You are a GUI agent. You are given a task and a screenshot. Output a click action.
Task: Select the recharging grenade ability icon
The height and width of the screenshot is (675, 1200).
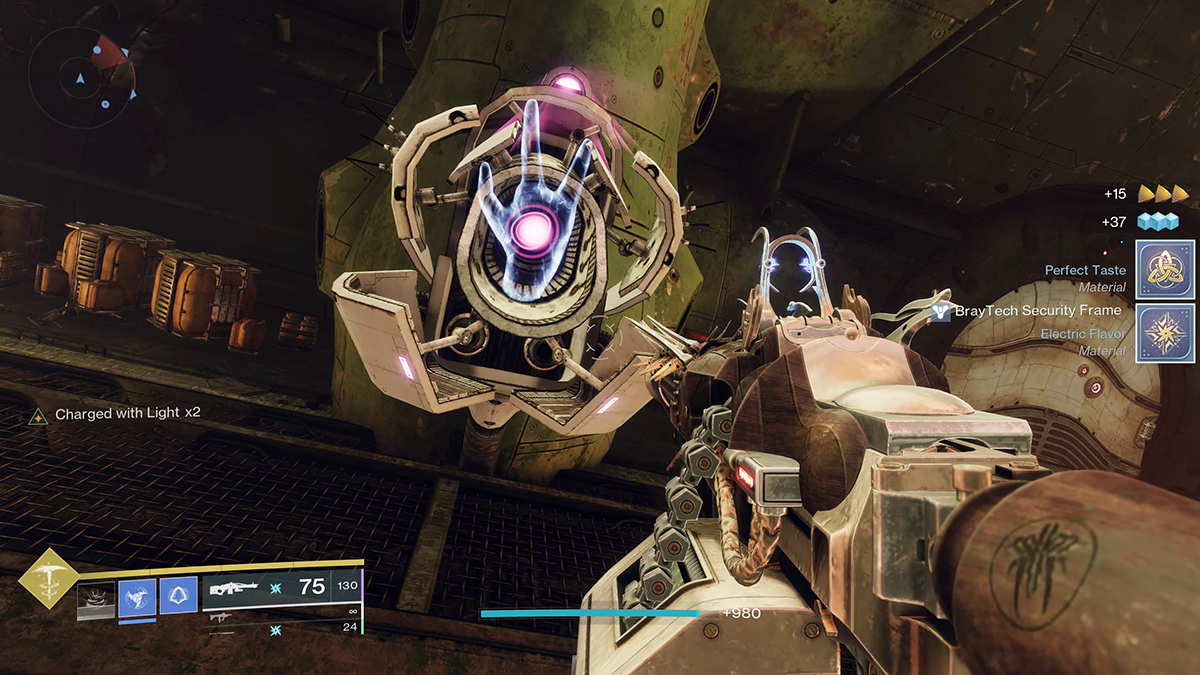97,598
